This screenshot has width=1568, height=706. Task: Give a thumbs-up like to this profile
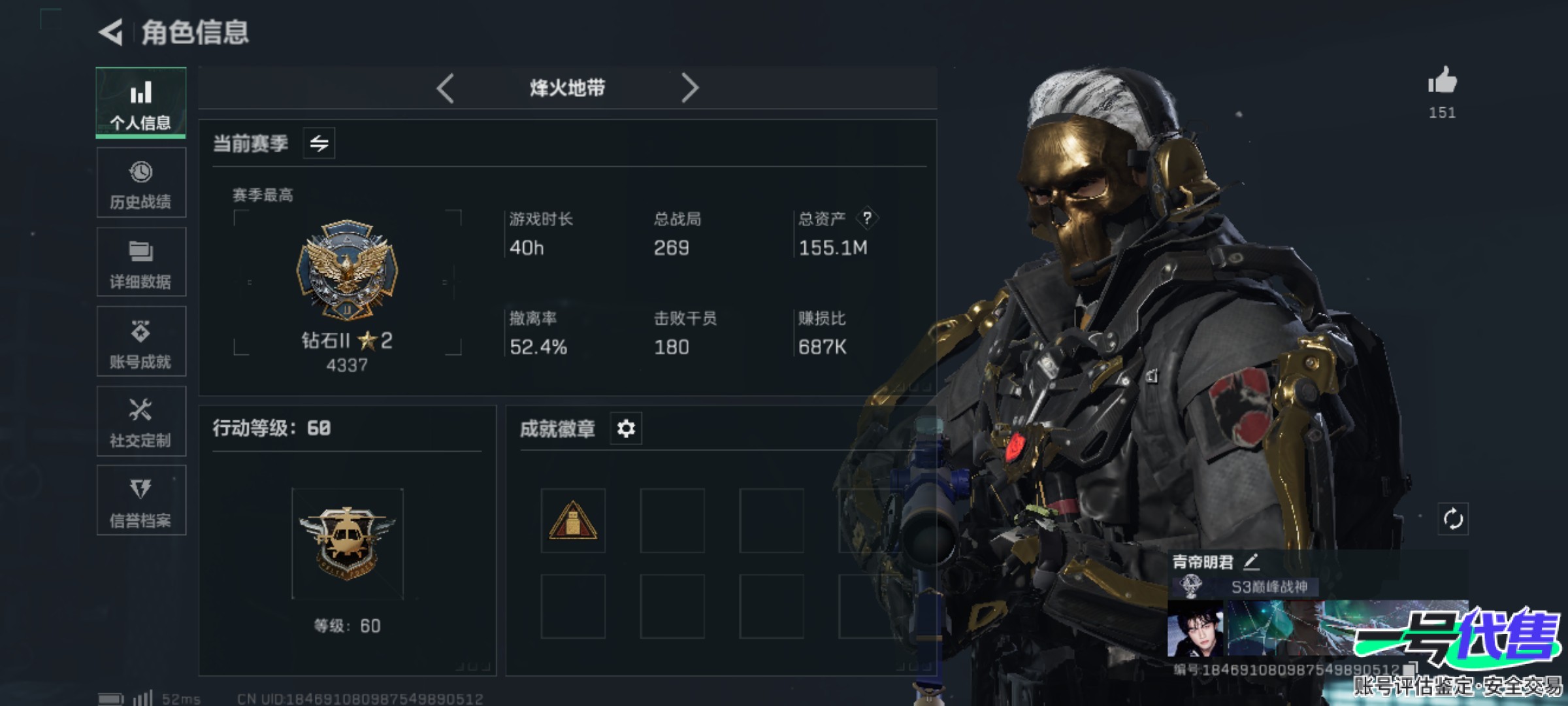(1442, 82)
